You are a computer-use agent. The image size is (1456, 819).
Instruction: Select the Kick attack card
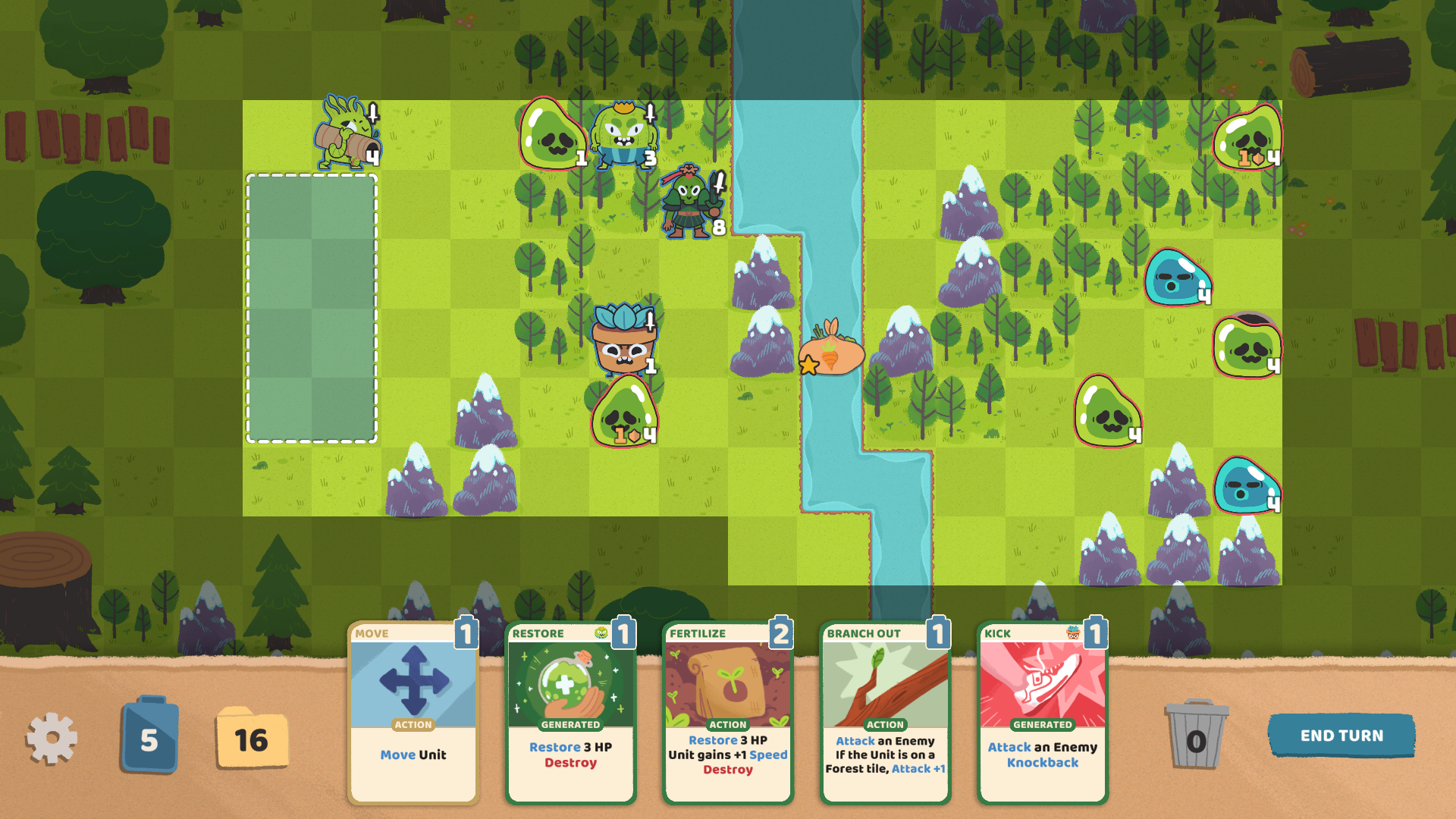click(x=1042, y=713)
